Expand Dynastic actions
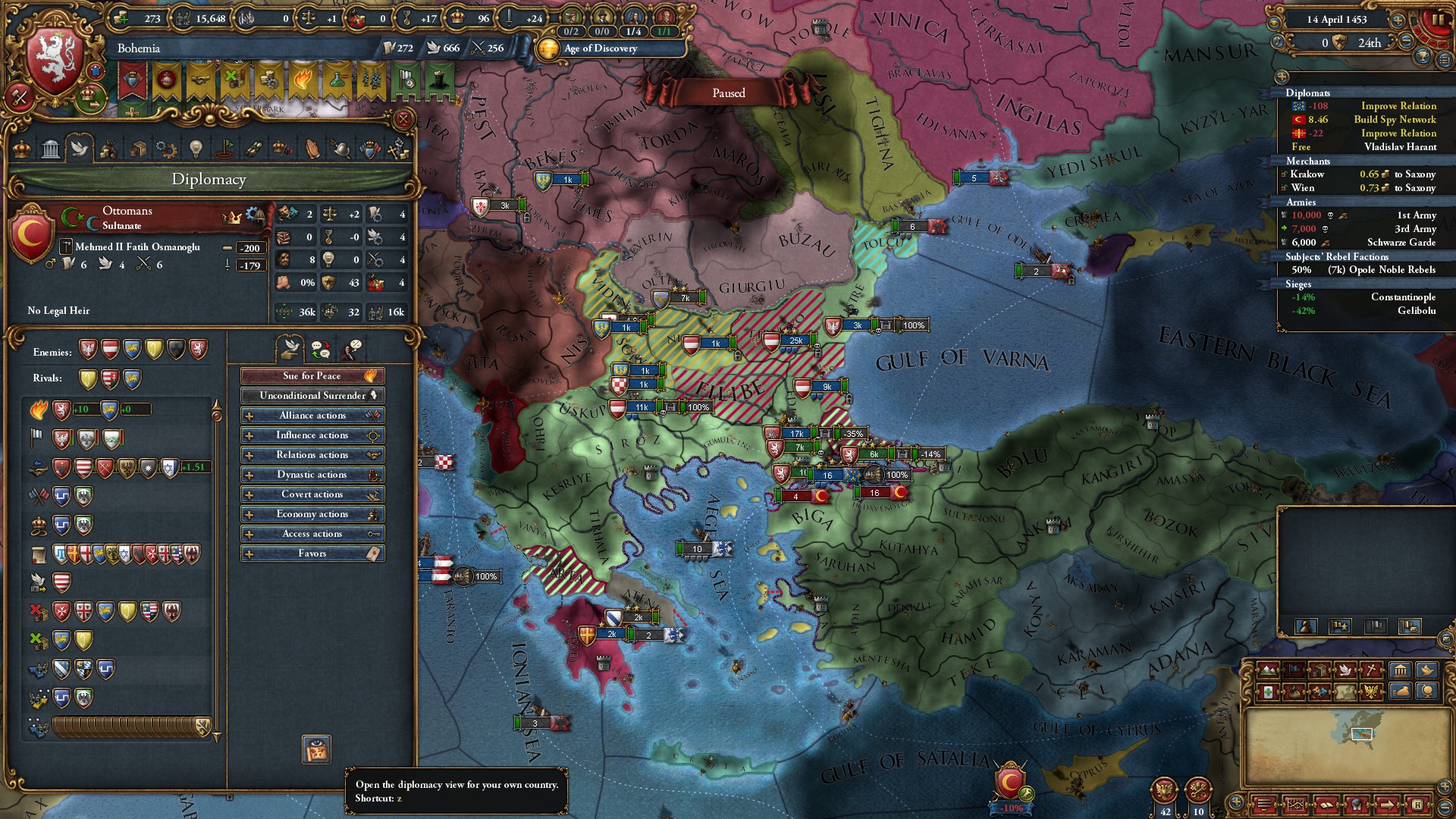The image size is (1456, 819). 312,475
